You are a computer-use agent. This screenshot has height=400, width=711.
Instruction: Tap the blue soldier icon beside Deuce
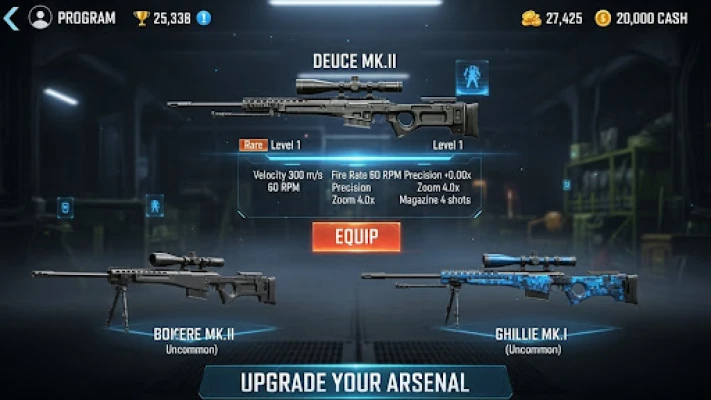(x=472, y=76)
